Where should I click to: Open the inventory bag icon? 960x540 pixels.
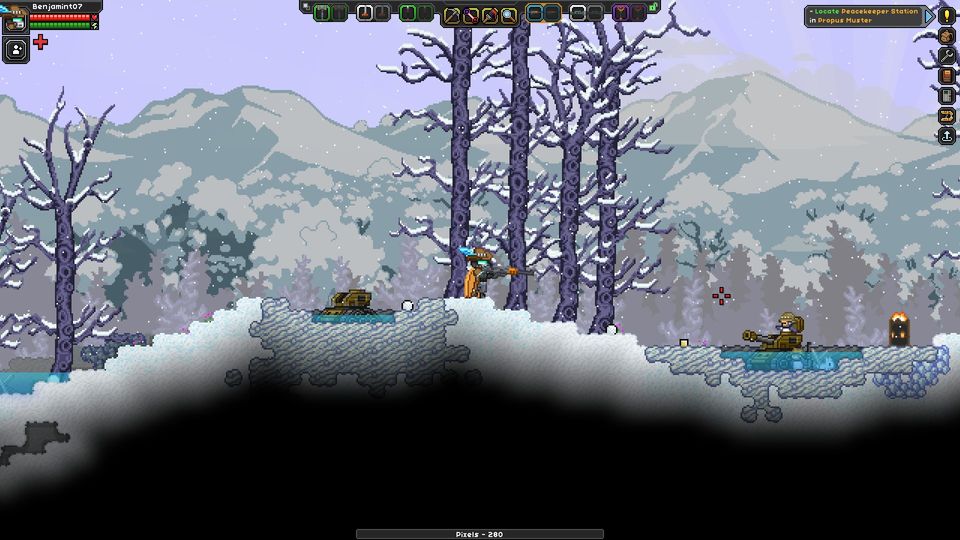pos(946,36)
